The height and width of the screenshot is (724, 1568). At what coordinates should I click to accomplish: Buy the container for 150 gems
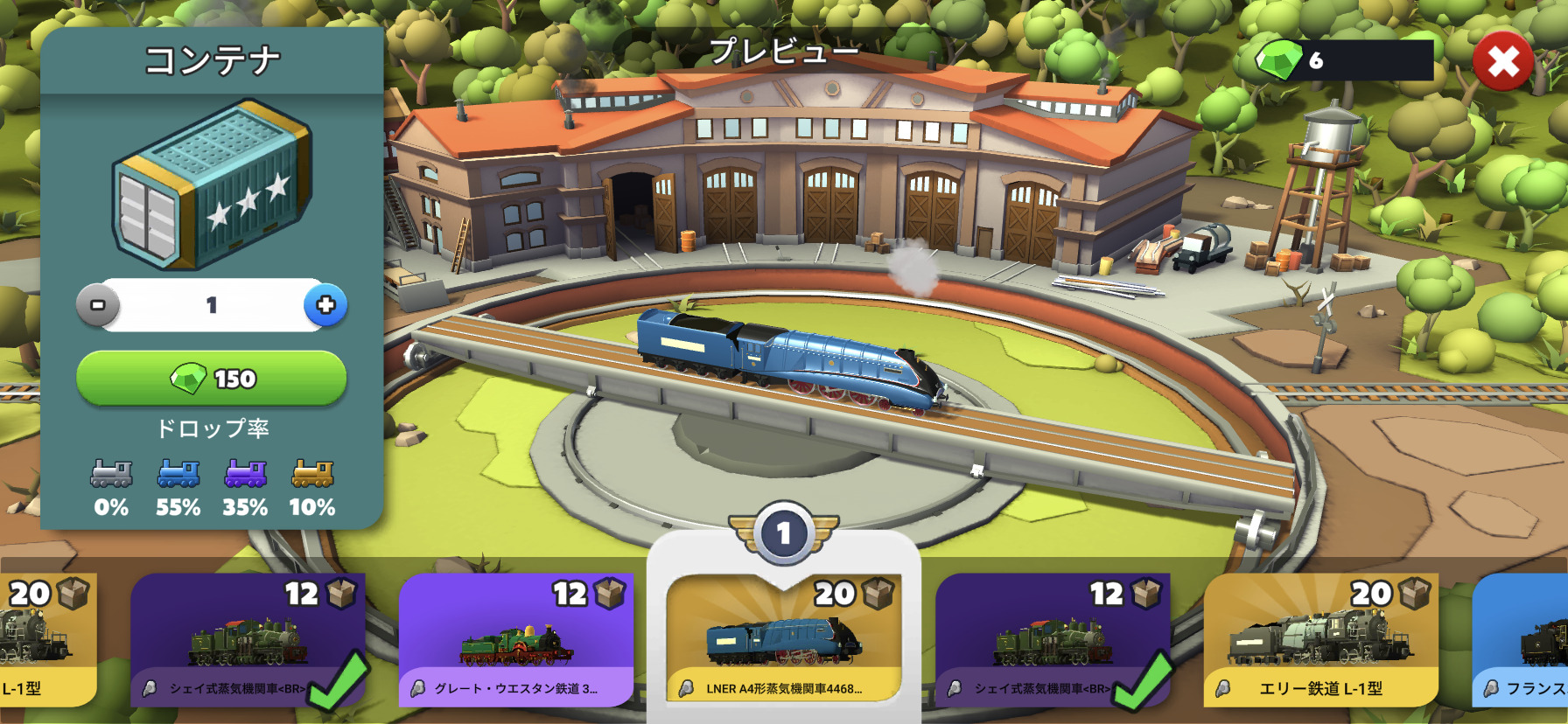212,379
